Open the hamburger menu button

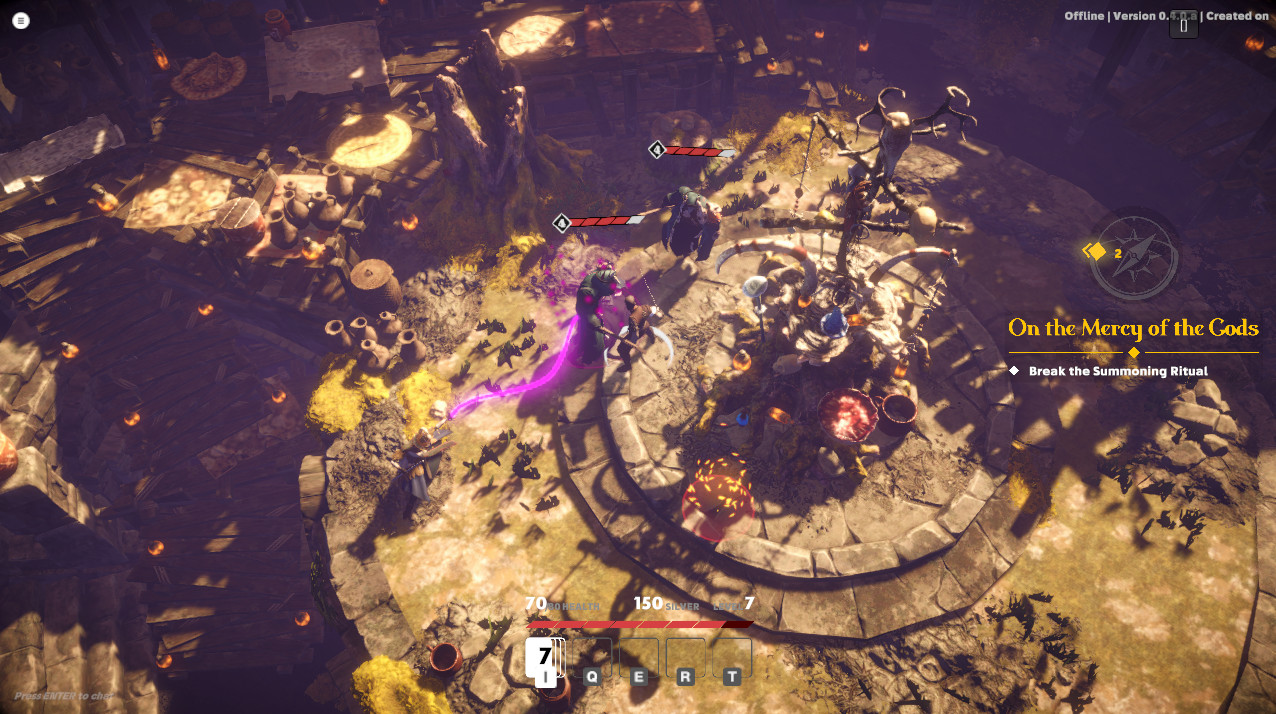(22, 20)
